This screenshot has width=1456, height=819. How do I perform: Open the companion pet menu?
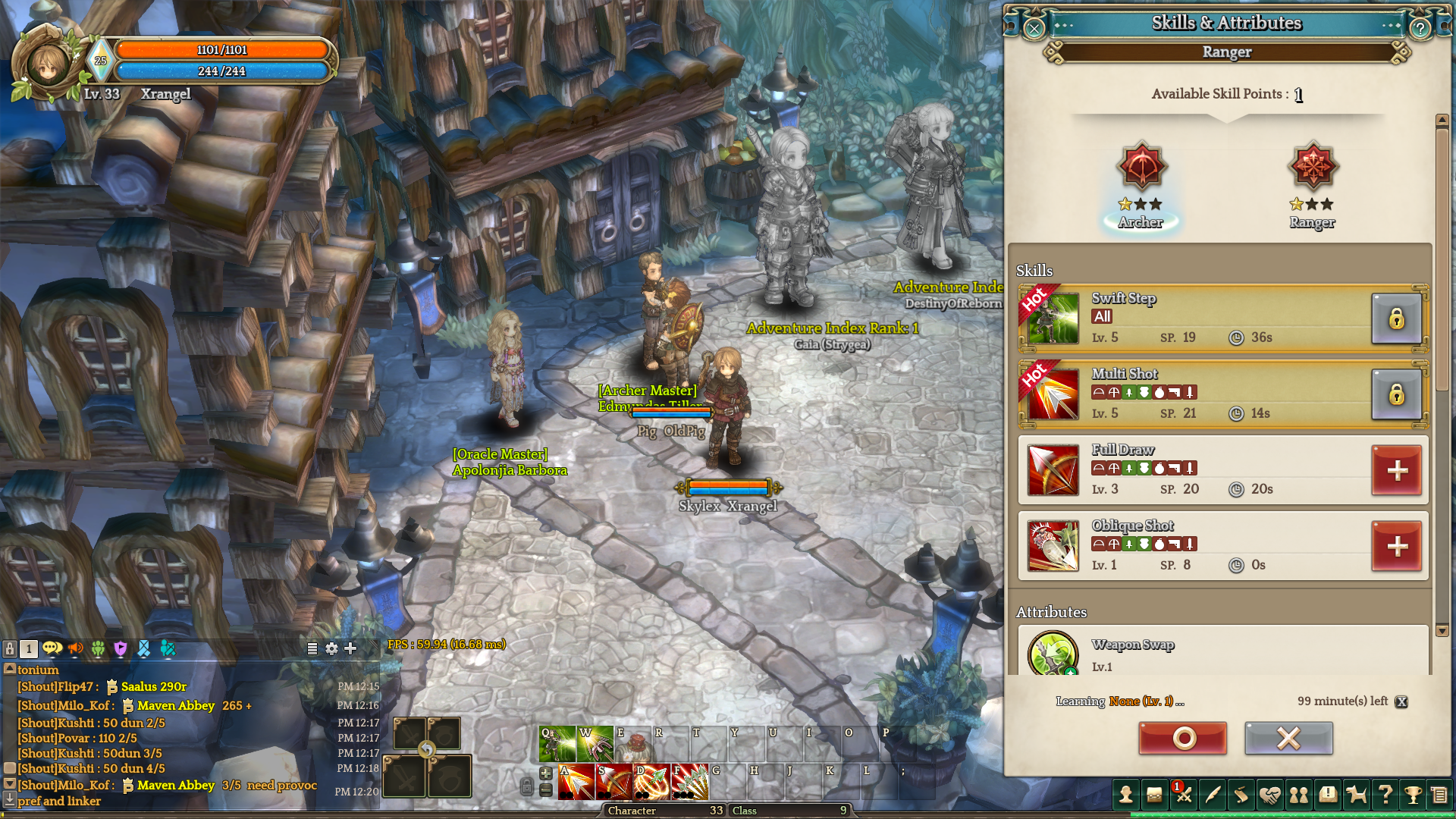tap(1356, 795)
